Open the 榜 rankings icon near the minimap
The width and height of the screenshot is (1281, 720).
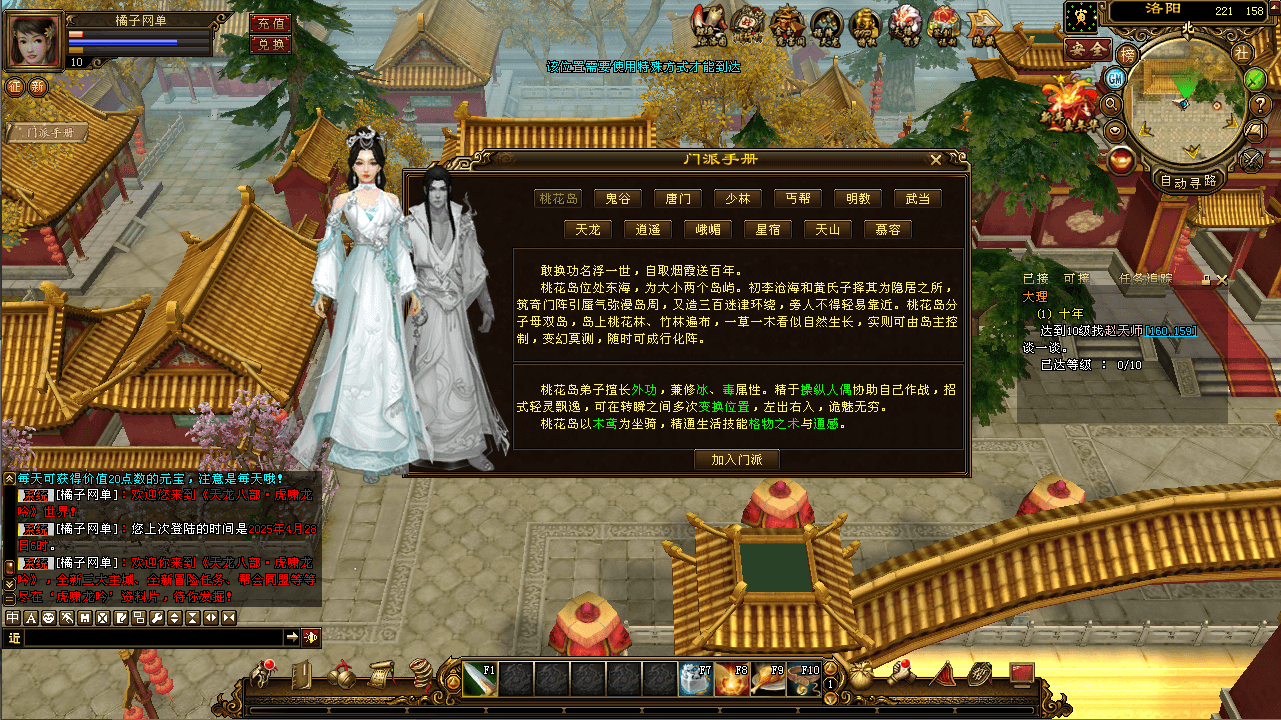click(1128, 54)
